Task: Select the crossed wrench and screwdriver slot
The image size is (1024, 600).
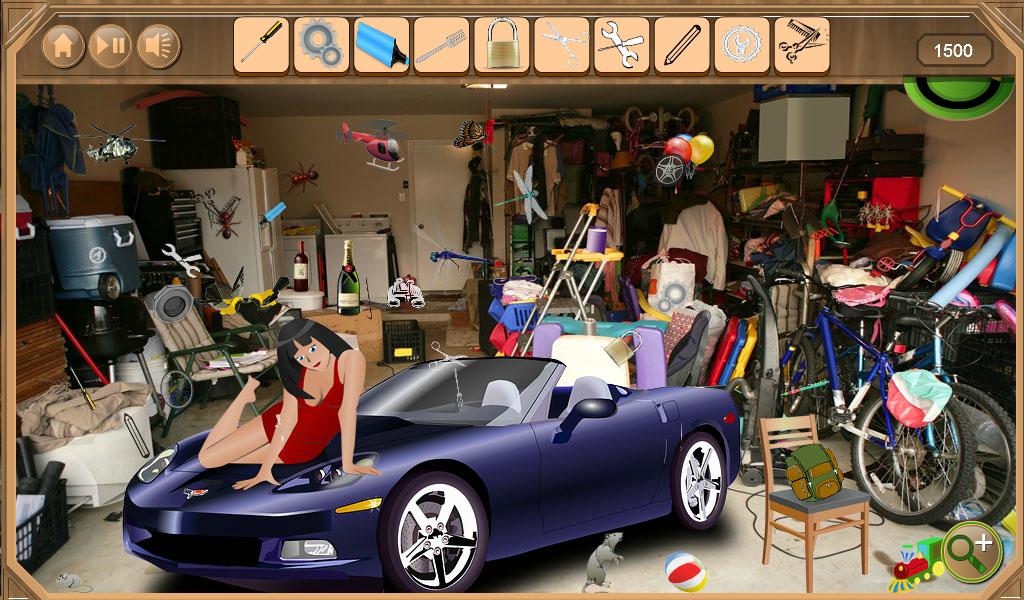Action: click(621, 46)
